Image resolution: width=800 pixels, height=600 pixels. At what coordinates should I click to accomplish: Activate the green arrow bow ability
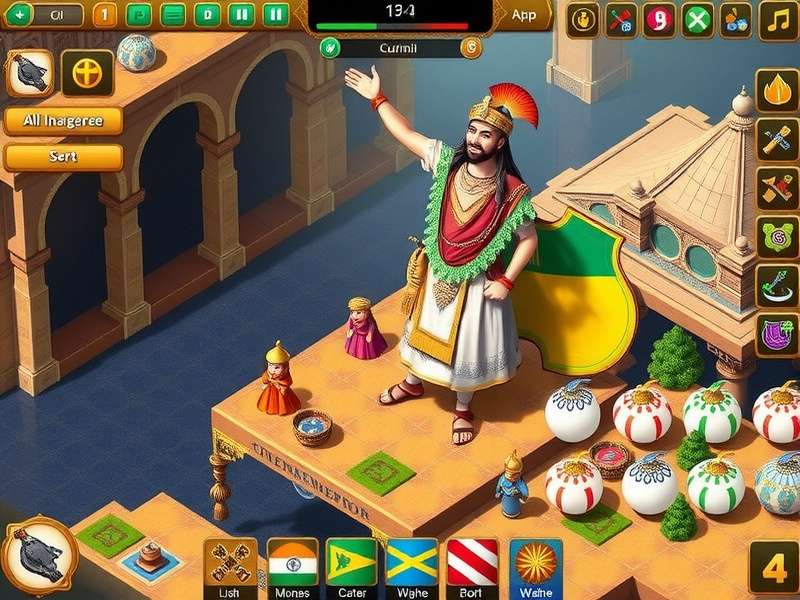pyautogui.click(x=776, y=285)
